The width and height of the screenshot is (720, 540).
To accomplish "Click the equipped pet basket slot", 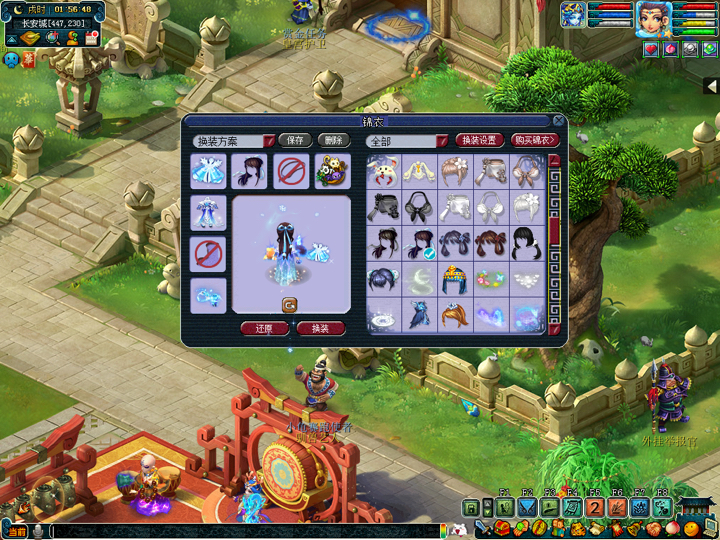I will (332, 171).
